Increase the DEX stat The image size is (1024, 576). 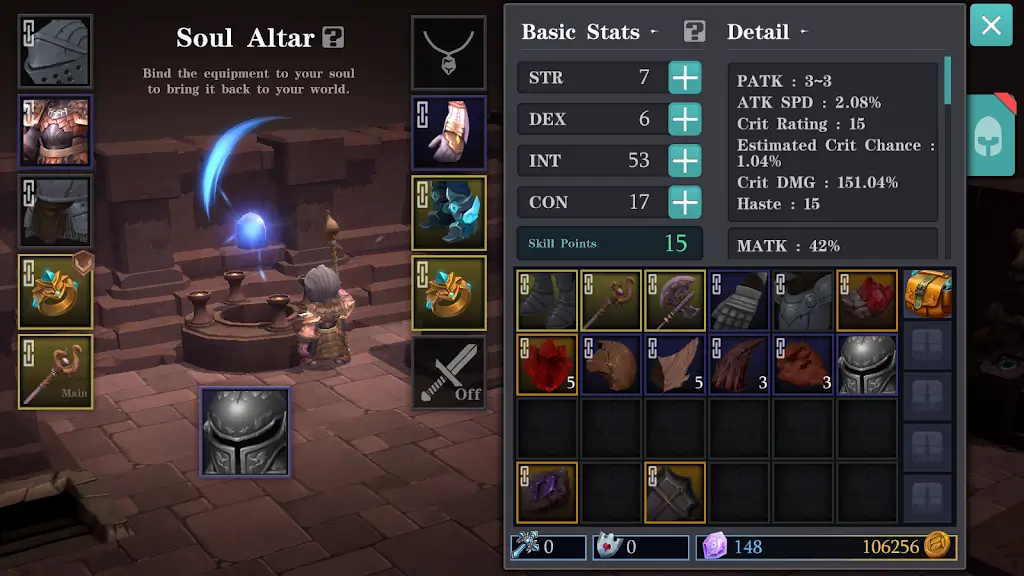(x=685, y=119)
